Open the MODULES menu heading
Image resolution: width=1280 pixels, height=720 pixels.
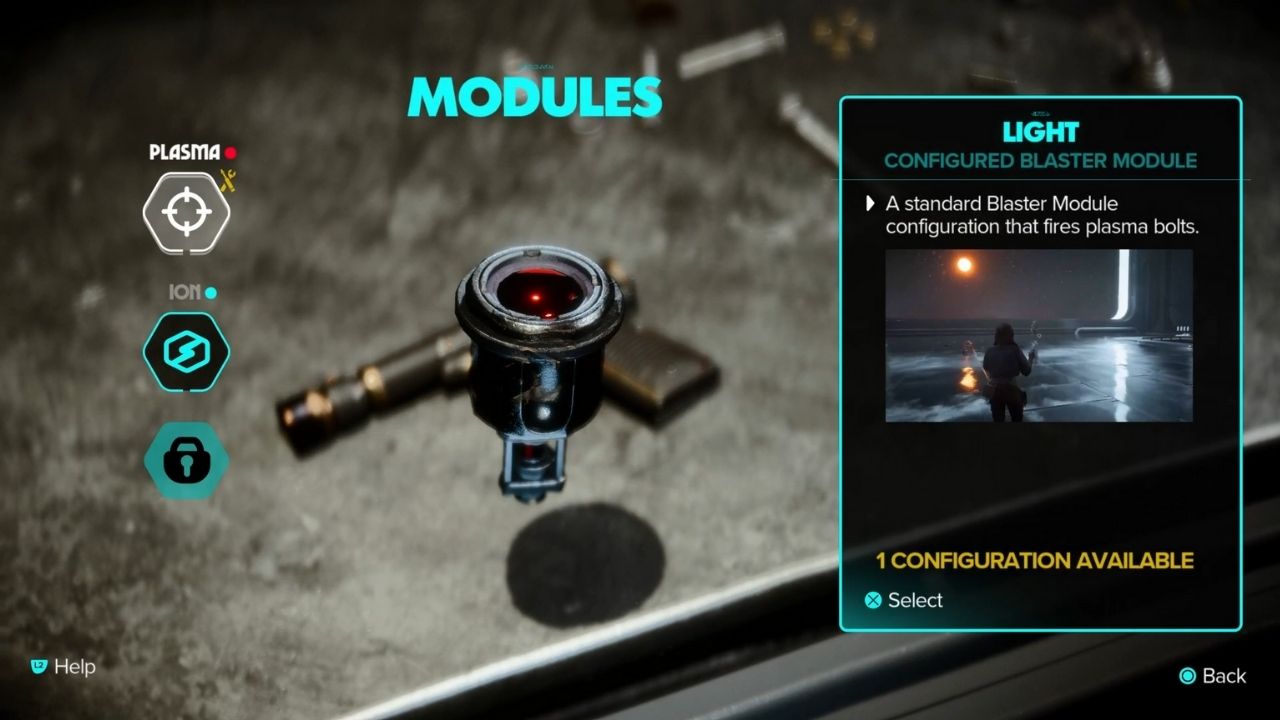533,97
